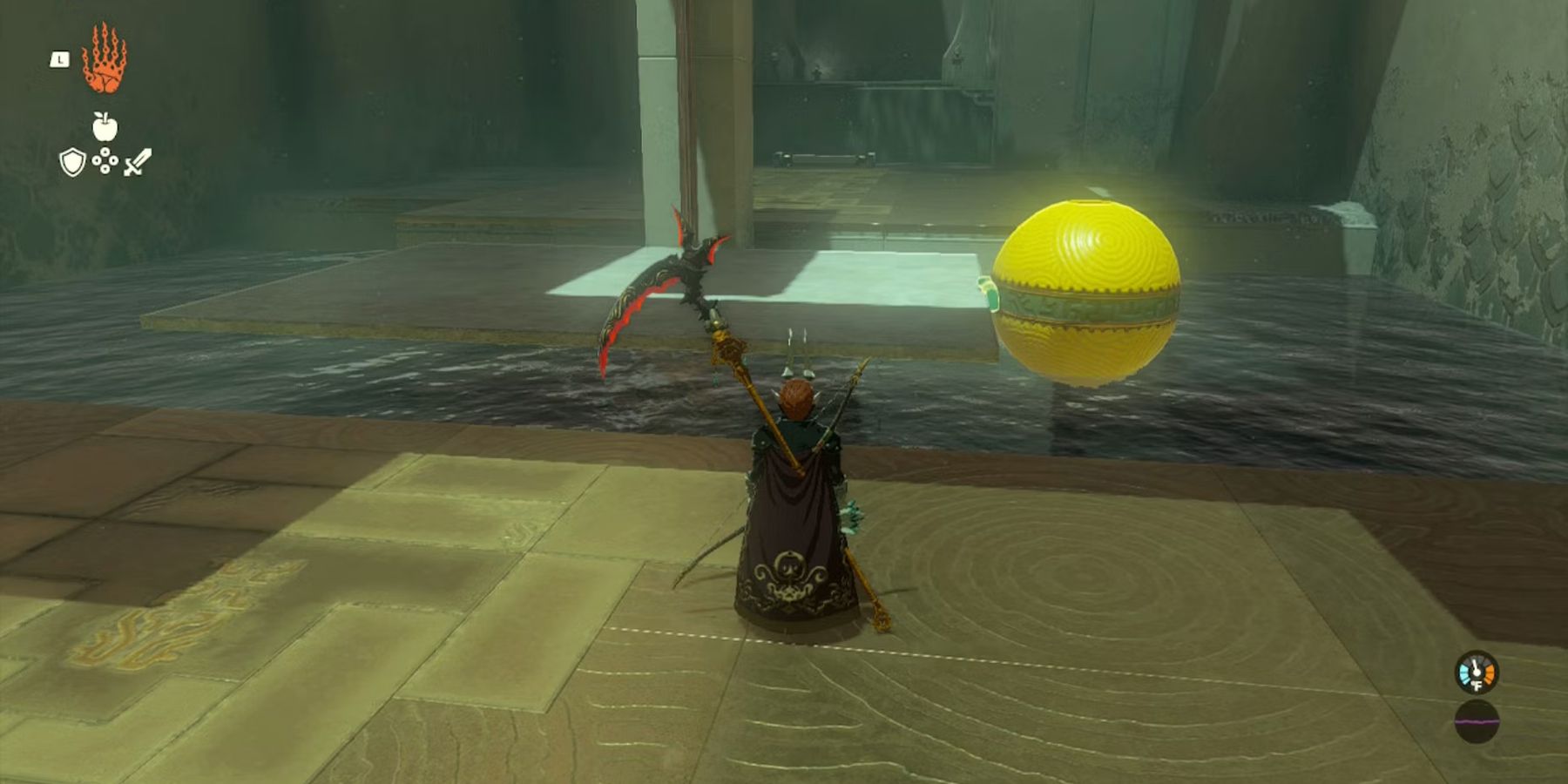
Task: Click the sword quick-select icon
Action: (x=137, y=161)
